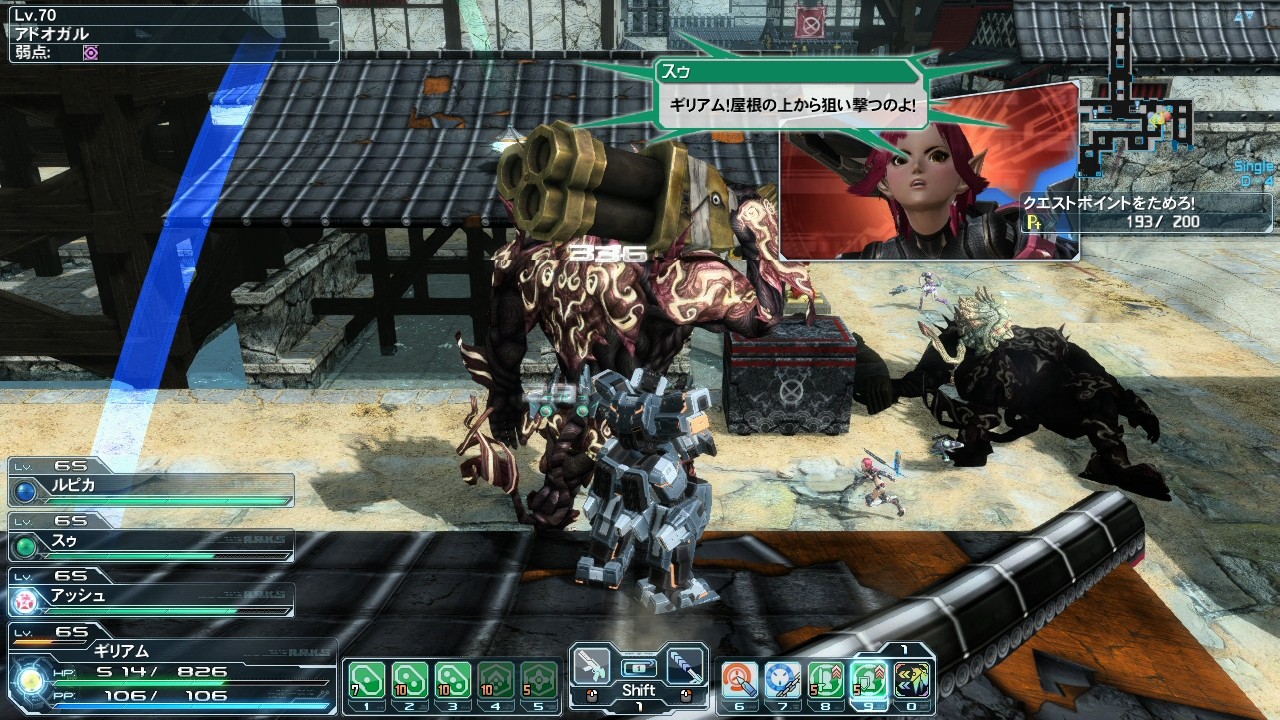Use the Dimate item in slot 2
The height and width of the screenshot is (720, 1280).
[409, 680]
